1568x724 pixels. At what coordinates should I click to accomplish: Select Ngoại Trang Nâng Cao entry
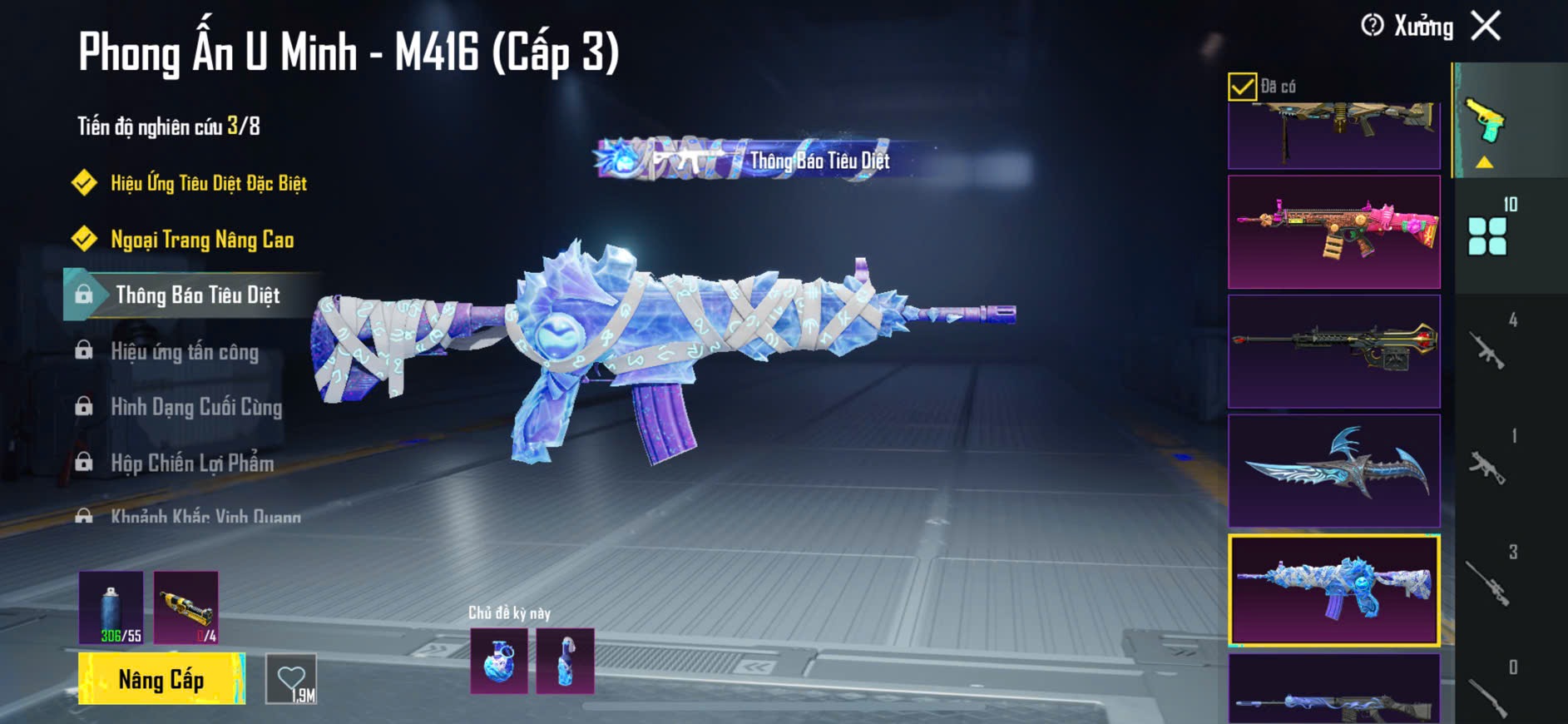pos(201,240)
